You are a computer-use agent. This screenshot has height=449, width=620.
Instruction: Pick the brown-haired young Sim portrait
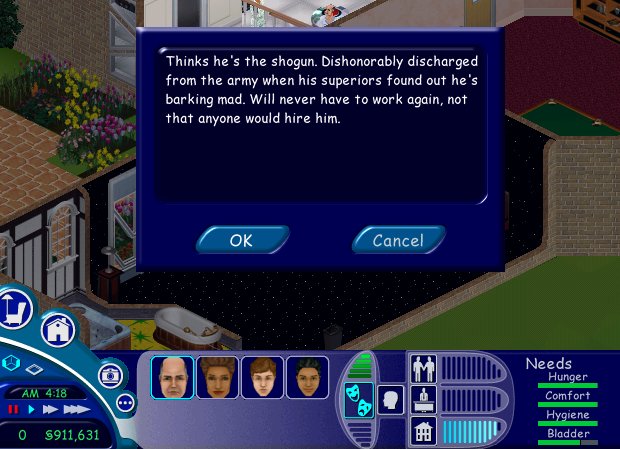pyautogui.click(x=263, y=377)
